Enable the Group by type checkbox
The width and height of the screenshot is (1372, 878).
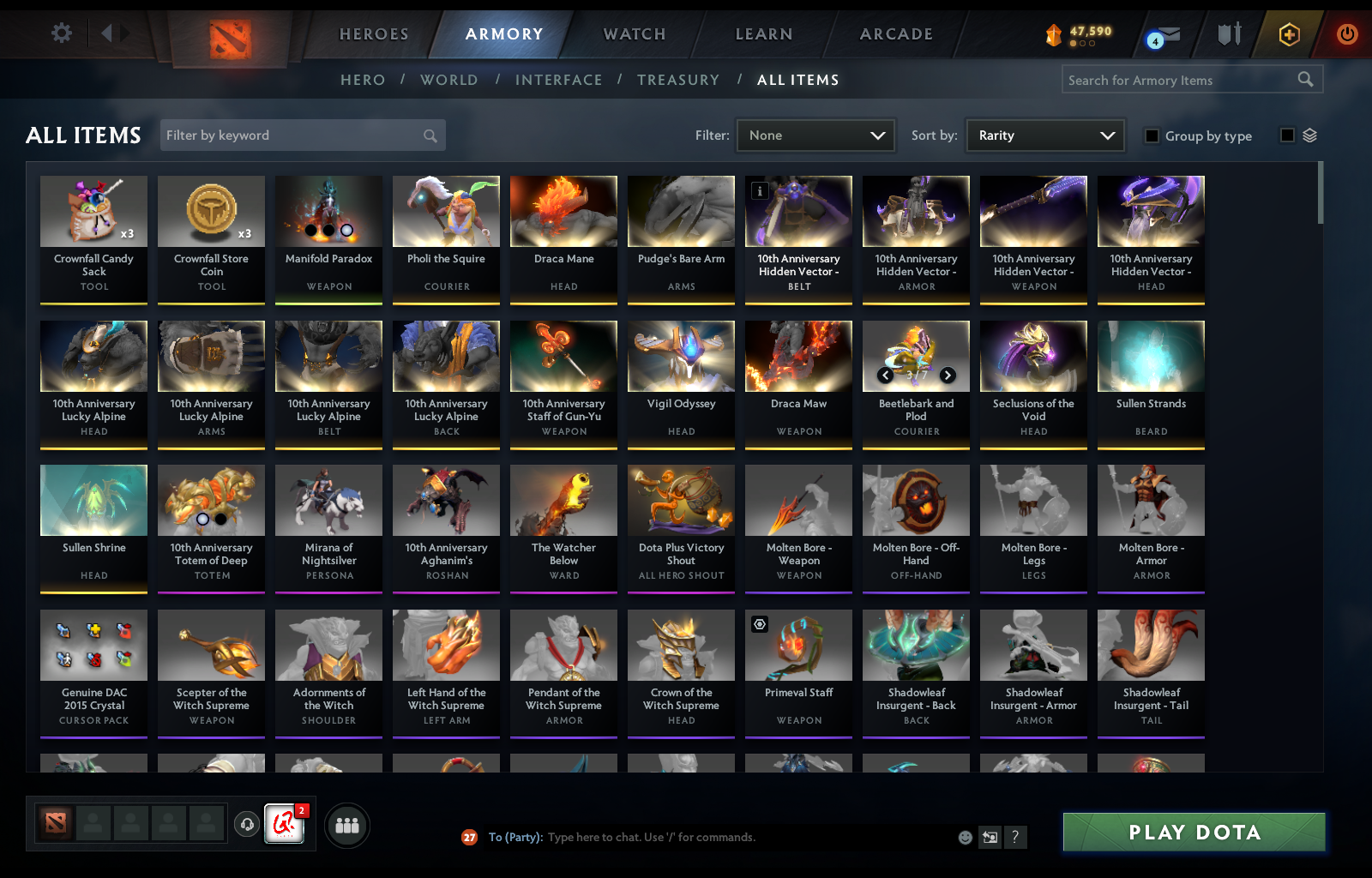[1152, 135]
